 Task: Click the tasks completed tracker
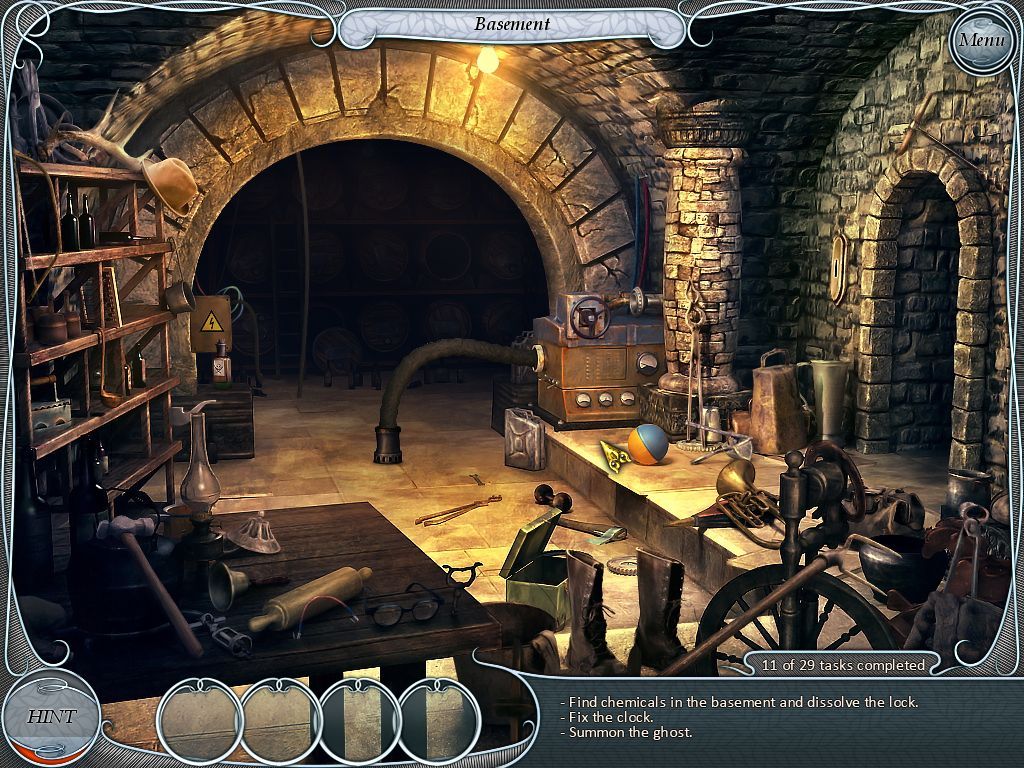click(x=842, y=664)
